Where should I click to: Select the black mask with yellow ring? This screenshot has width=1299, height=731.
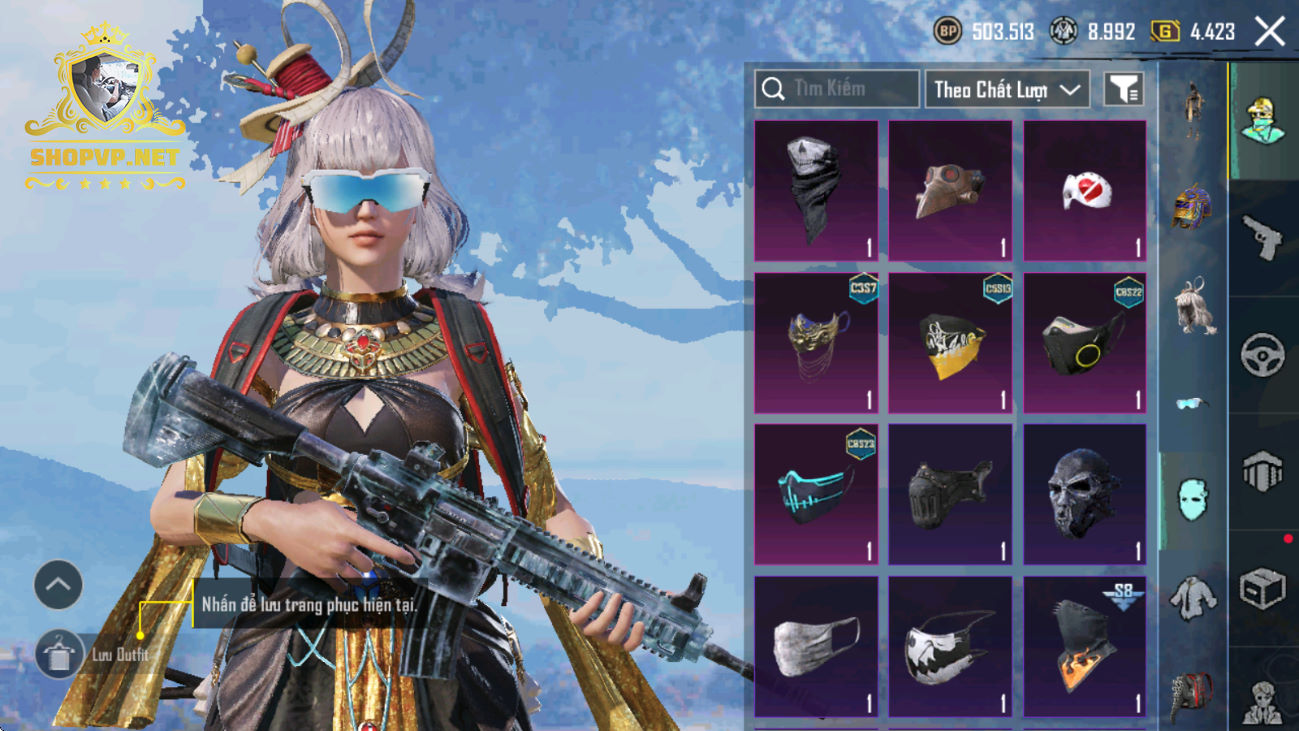point(1085,343)
